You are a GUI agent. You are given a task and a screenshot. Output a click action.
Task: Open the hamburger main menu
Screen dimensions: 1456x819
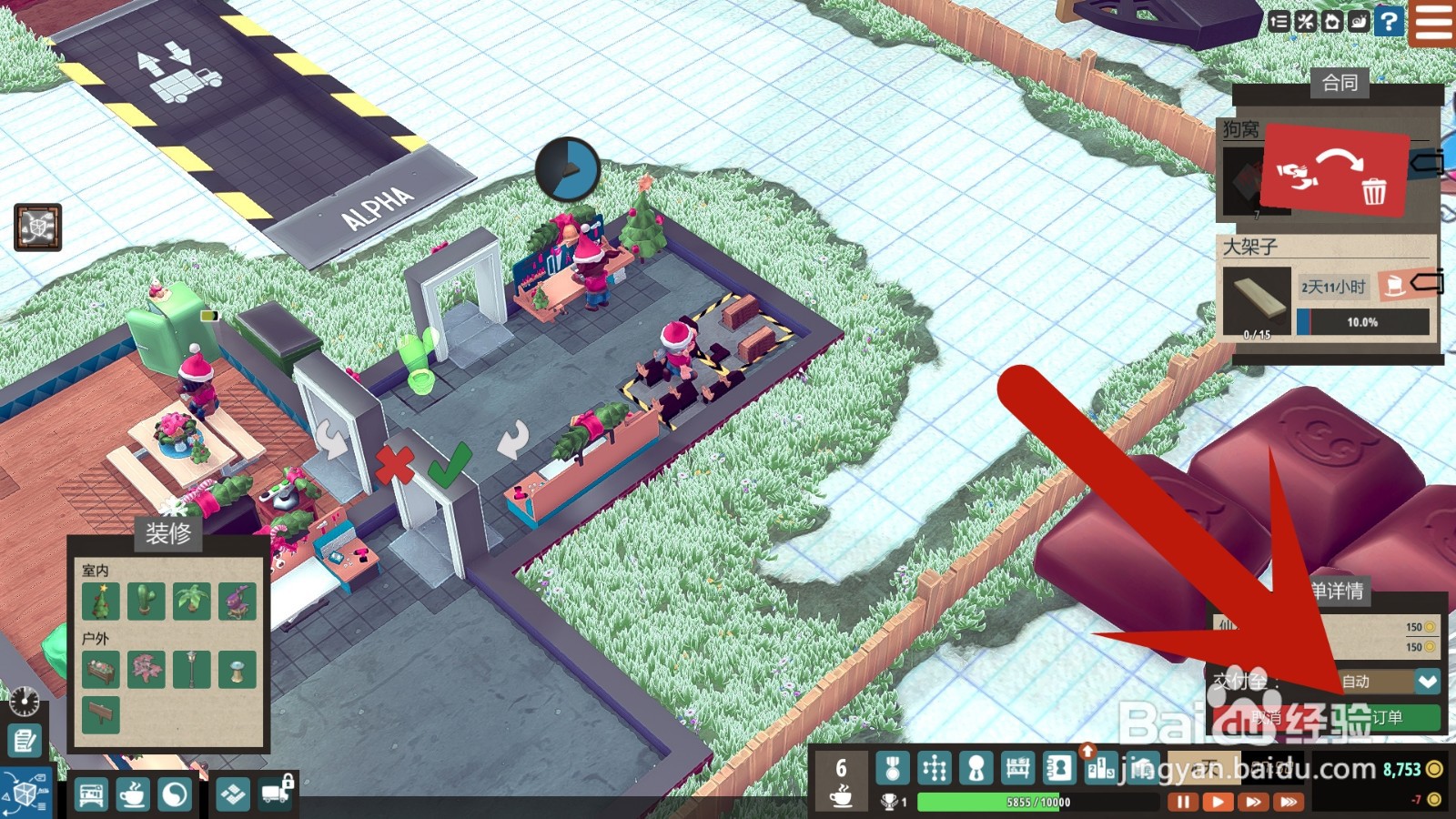point(1433,22)
